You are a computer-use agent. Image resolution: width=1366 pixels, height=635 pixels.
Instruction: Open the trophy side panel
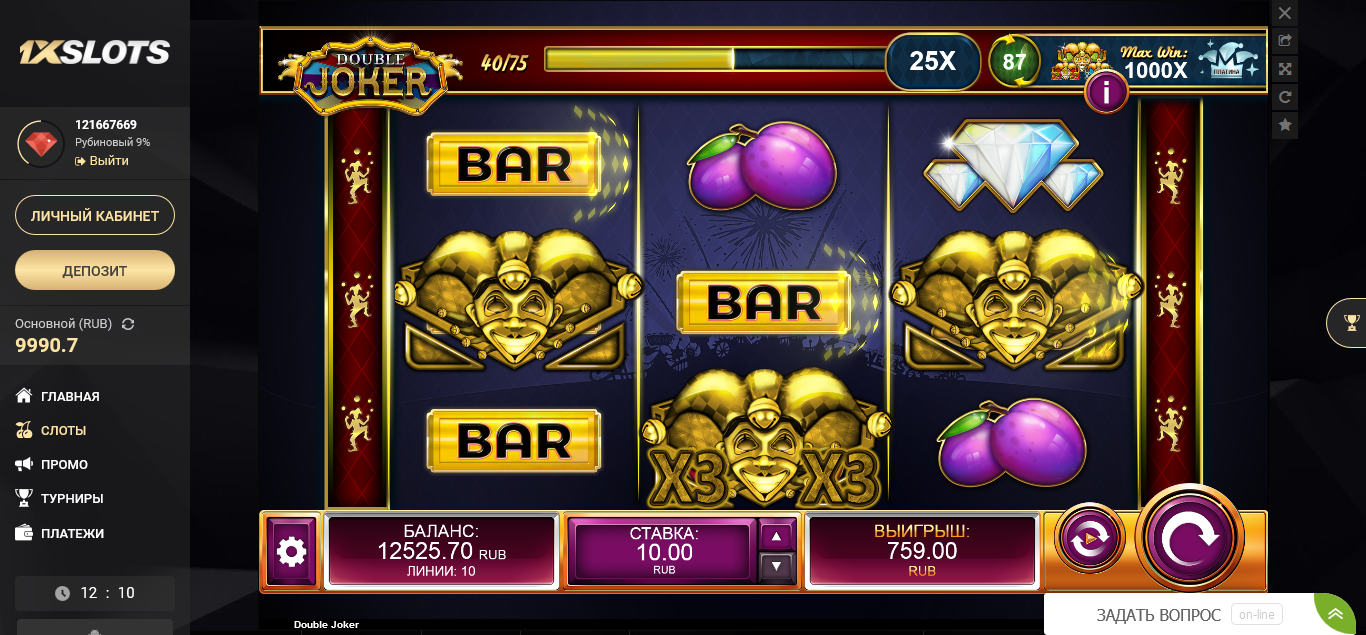point(1351,322)
